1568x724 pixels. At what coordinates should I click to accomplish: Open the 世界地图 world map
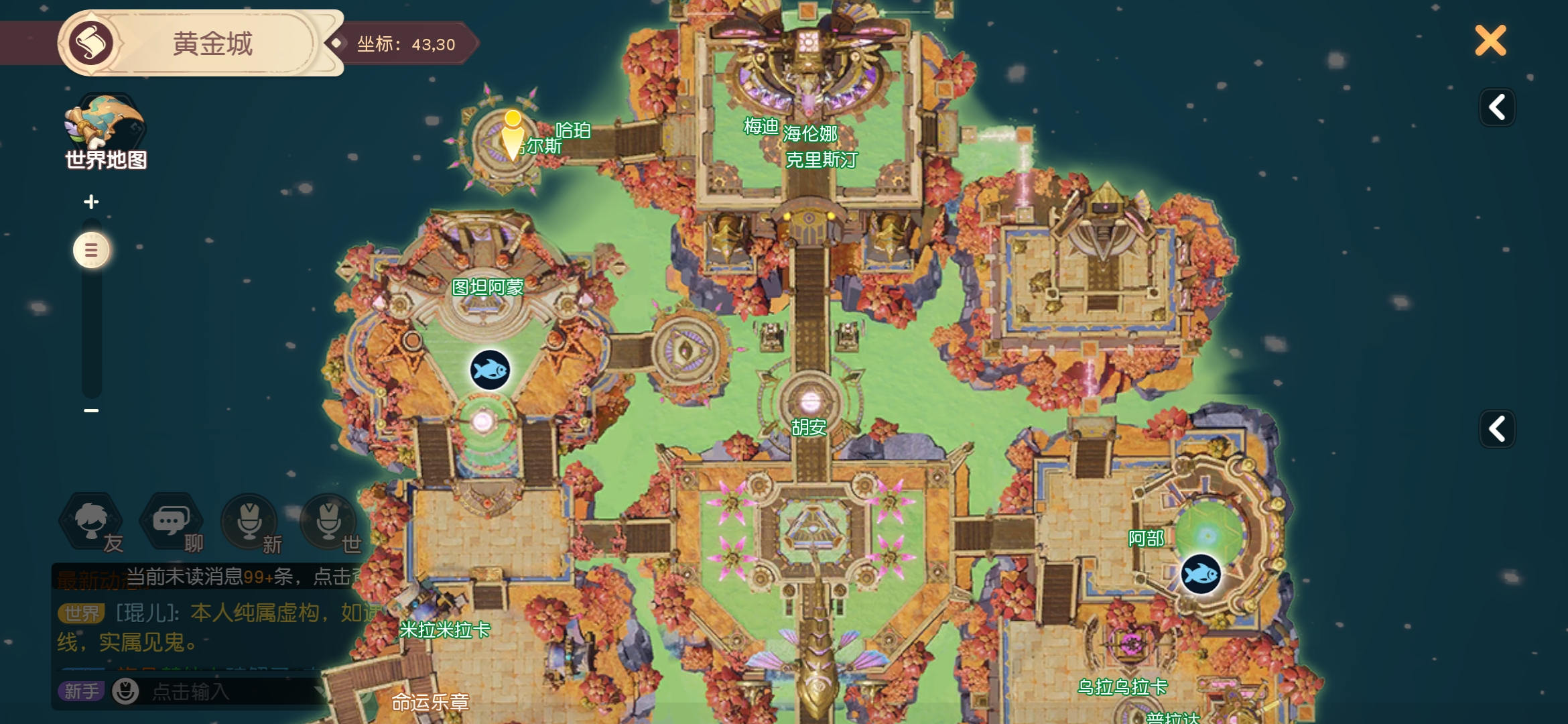(105, 132)
